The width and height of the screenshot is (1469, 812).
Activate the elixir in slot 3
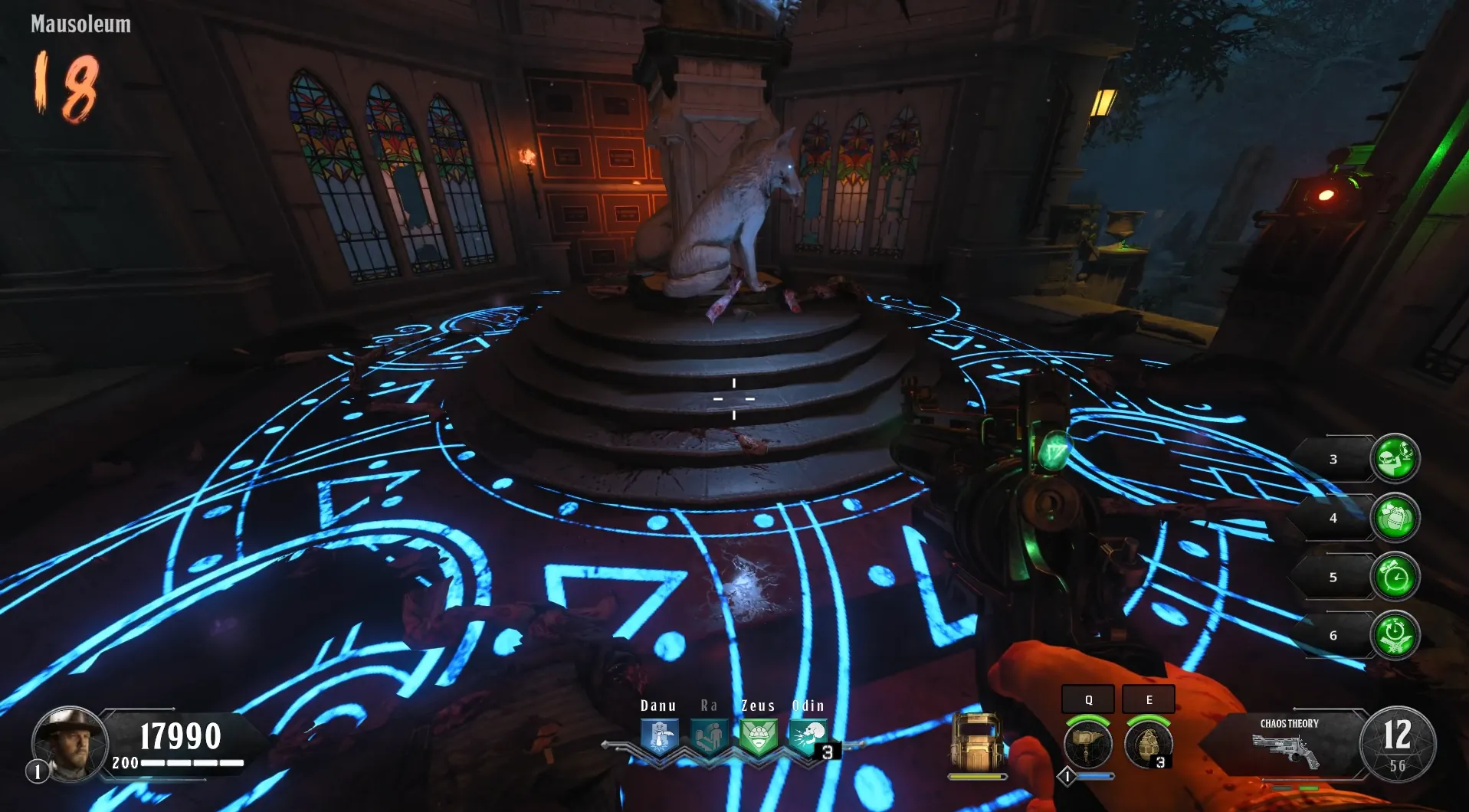1395,458
